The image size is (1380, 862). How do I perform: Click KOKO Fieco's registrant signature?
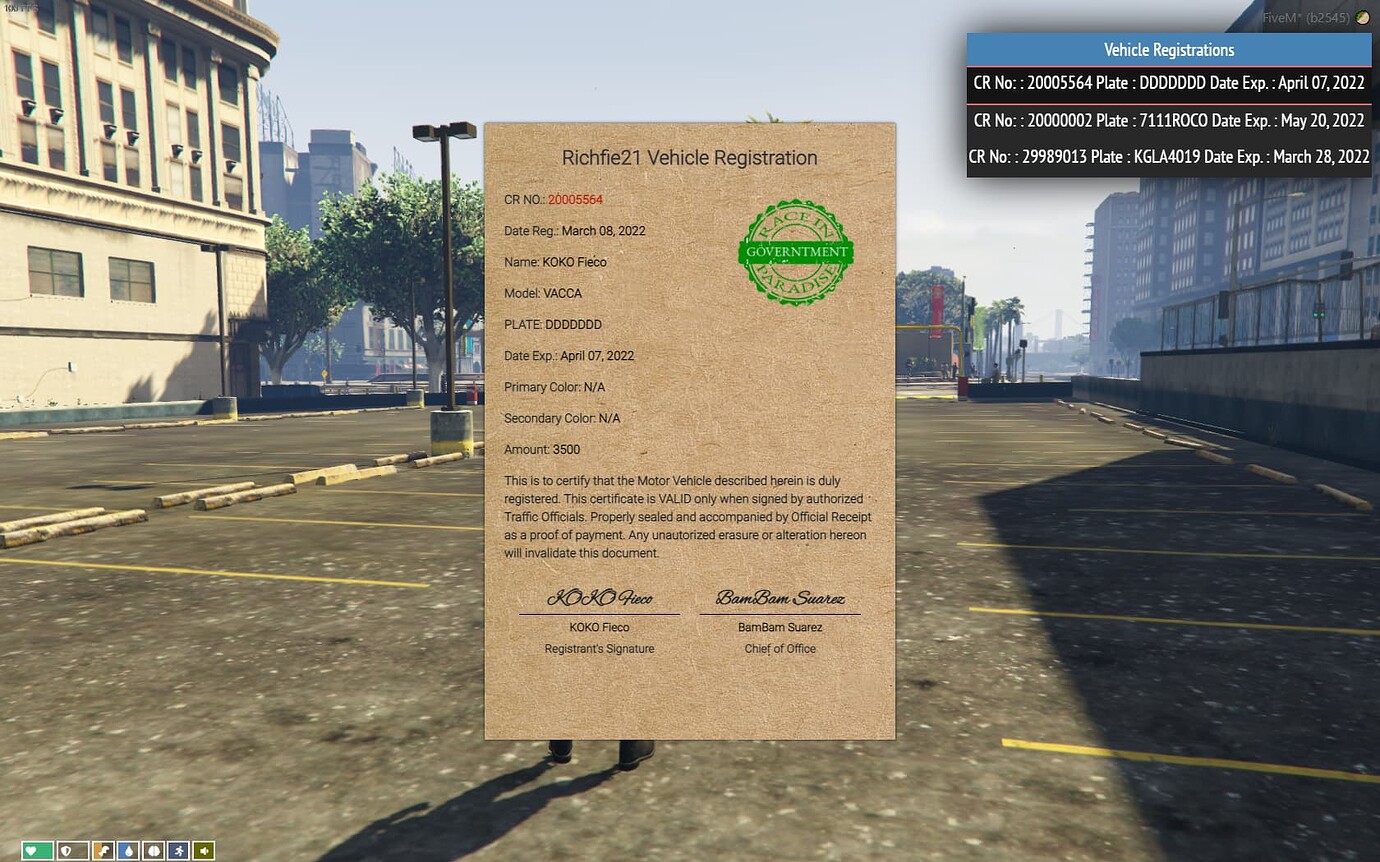pos(600,598)
